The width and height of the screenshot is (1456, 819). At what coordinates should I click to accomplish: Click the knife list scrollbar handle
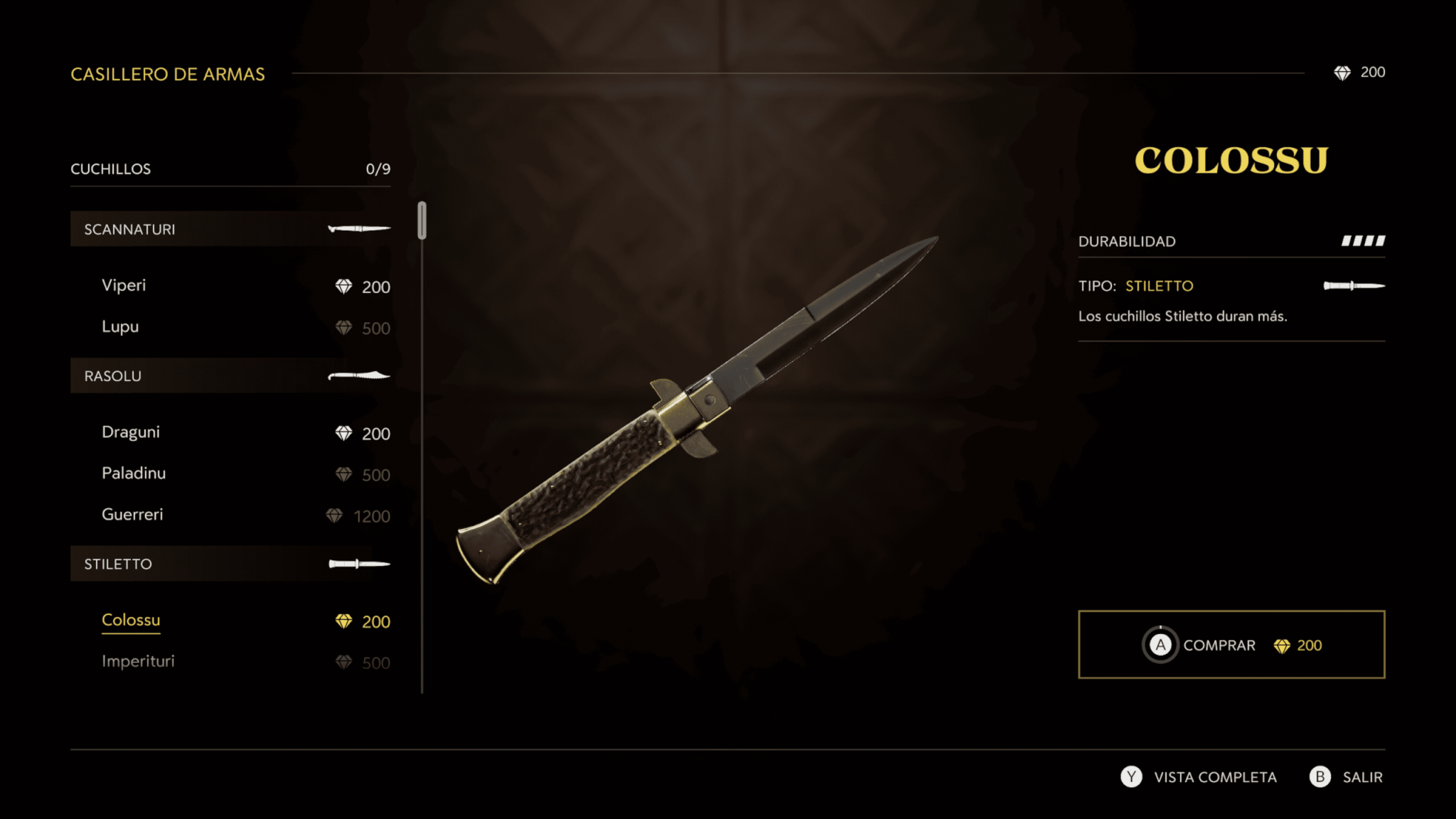click(x=422, y=220)
